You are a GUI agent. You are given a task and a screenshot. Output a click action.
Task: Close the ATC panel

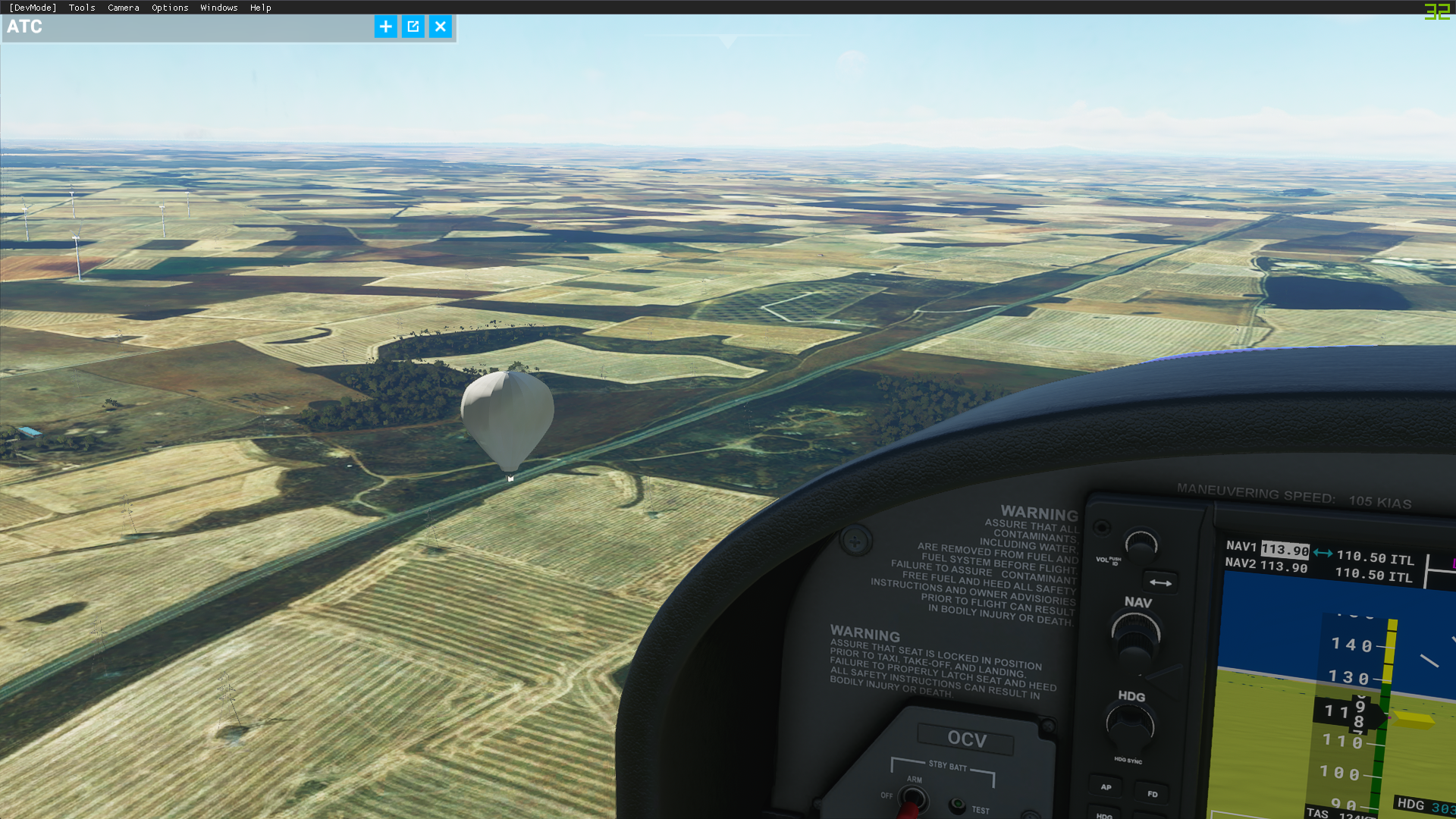(441, 27)
